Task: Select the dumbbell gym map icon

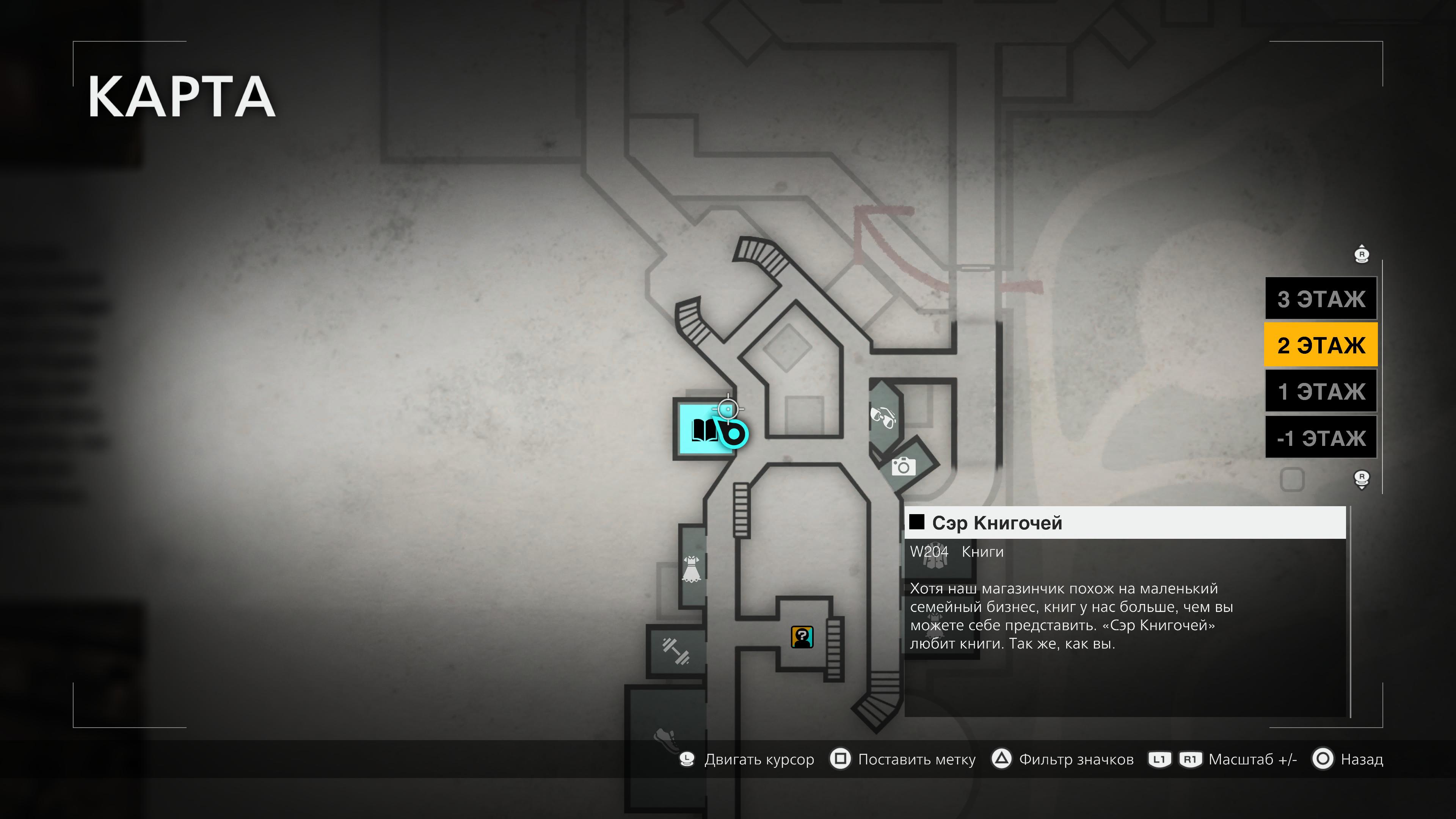Action: click(x=675, y=651)
